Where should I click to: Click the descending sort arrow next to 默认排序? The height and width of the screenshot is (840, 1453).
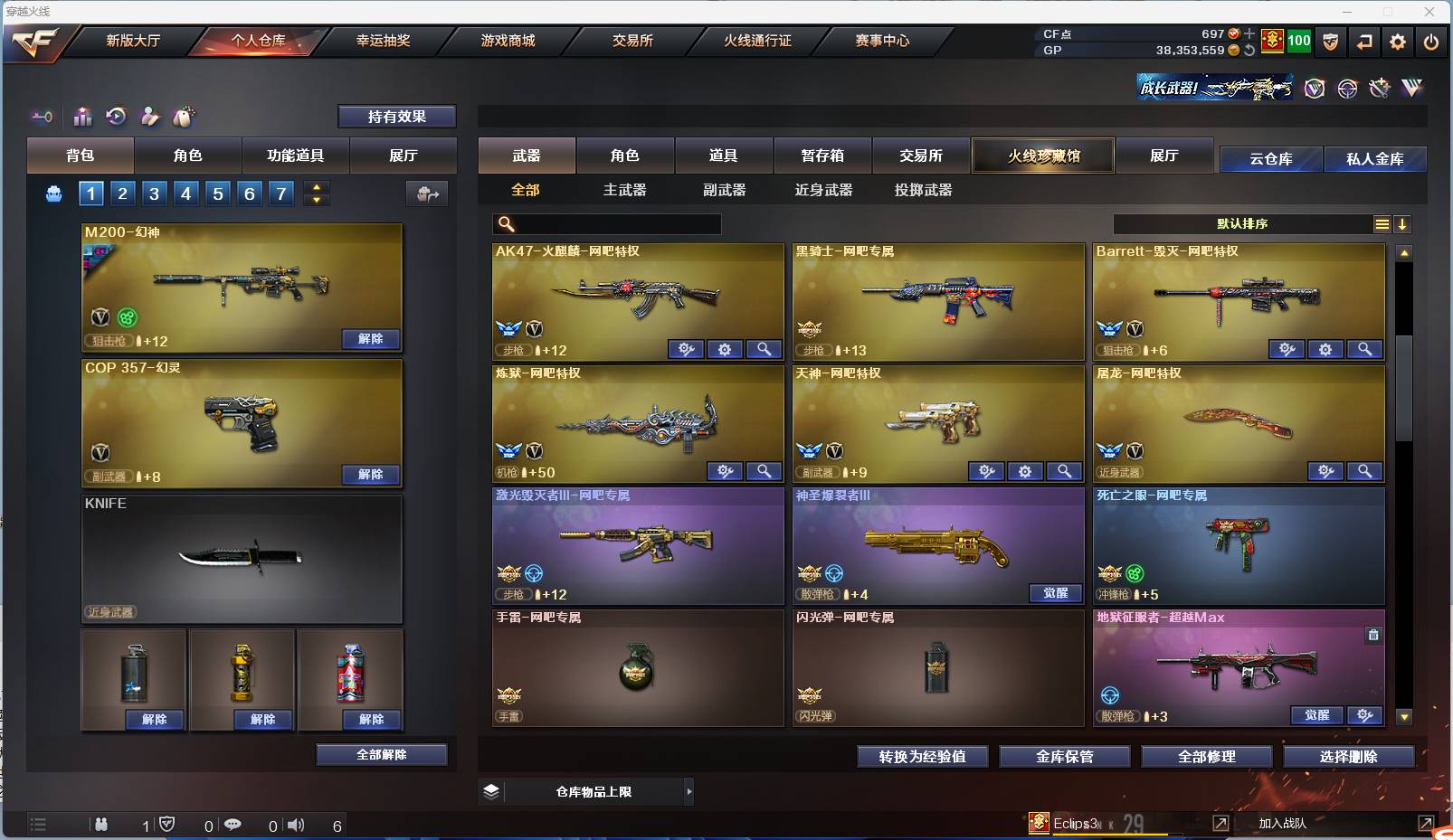1403,223
